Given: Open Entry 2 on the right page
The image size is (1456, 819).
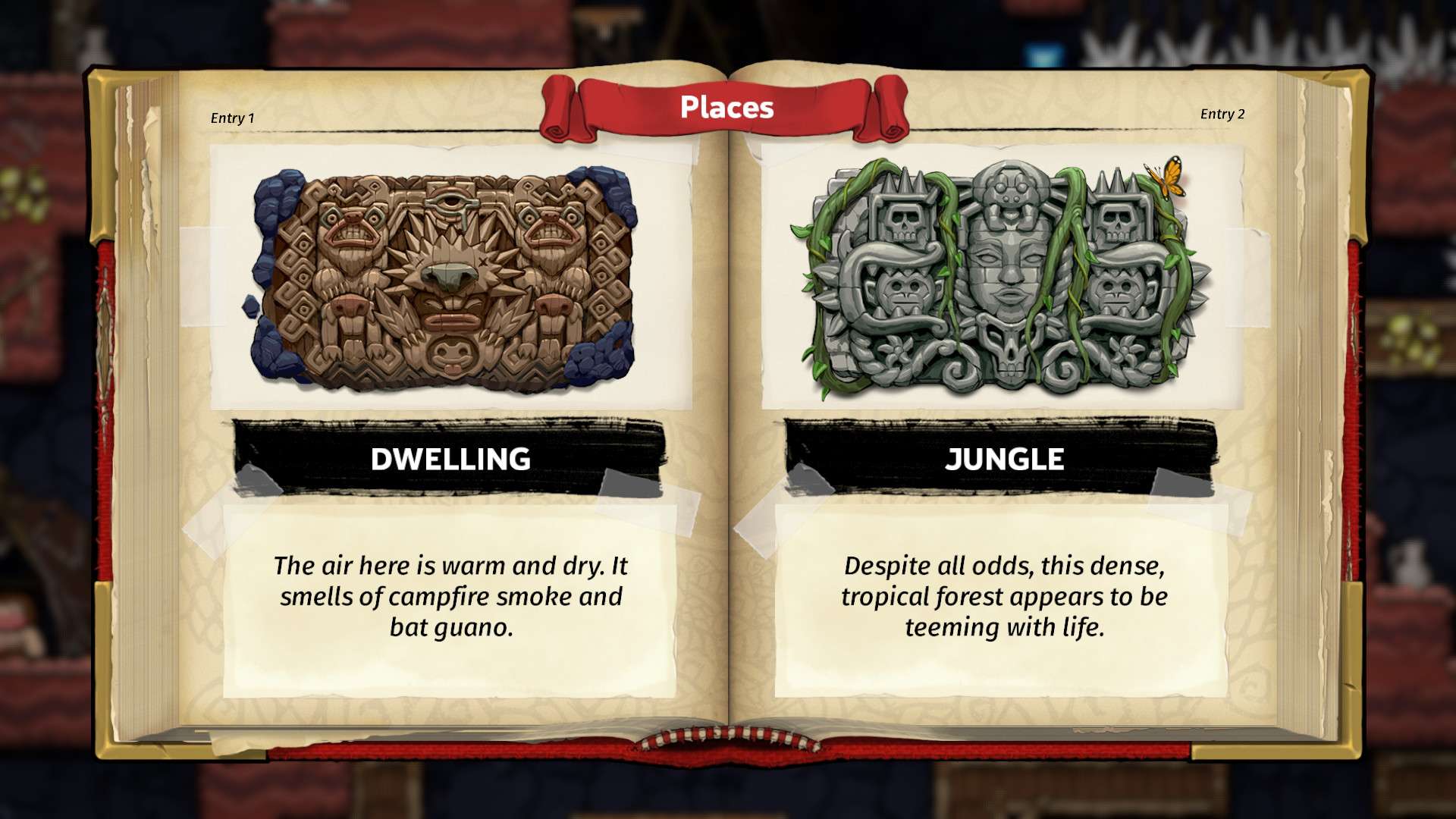Looking at the screenshot, I should [1223, 118].
